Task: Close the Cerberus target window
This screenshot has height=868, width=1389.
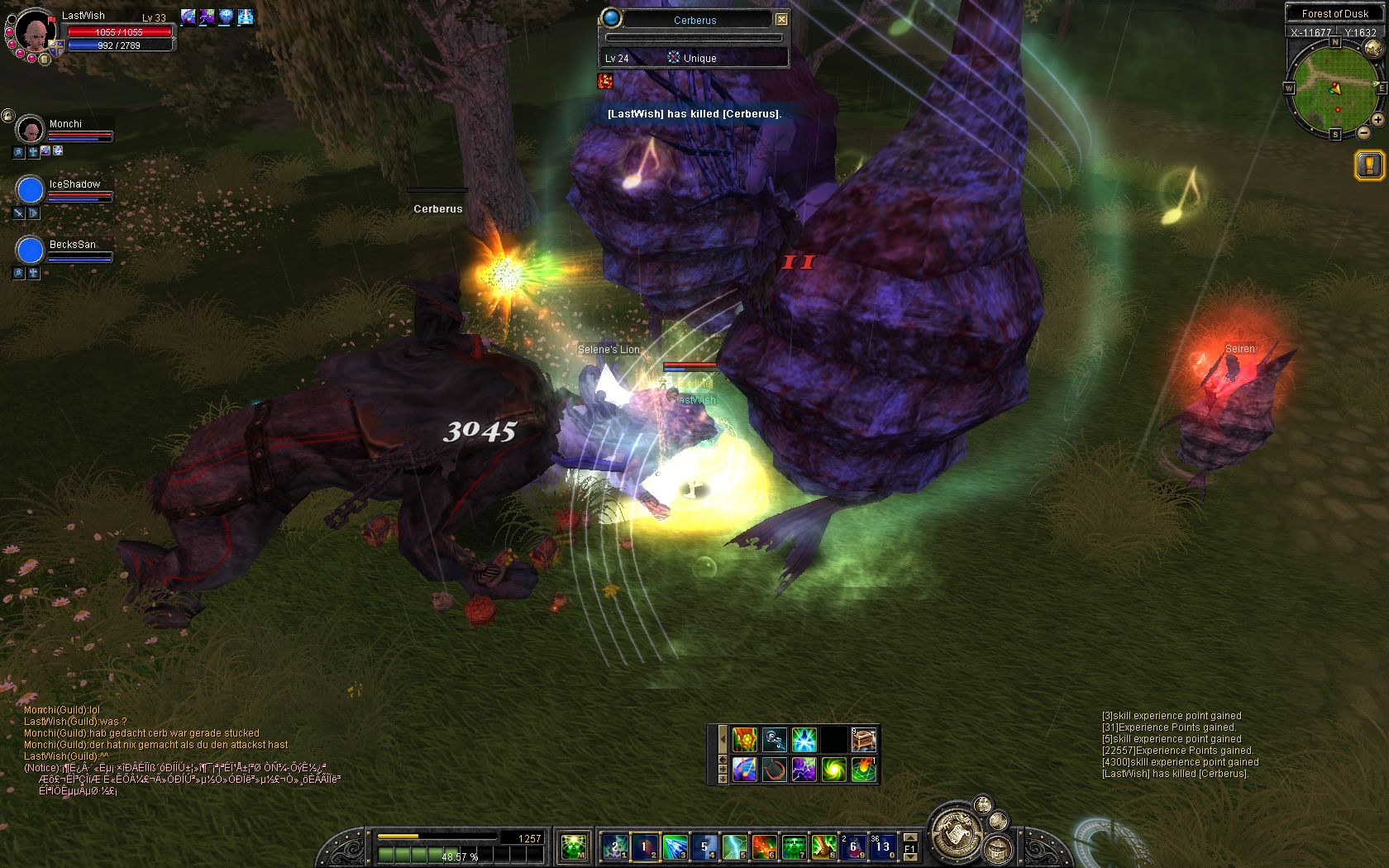Action: point(781,19)
